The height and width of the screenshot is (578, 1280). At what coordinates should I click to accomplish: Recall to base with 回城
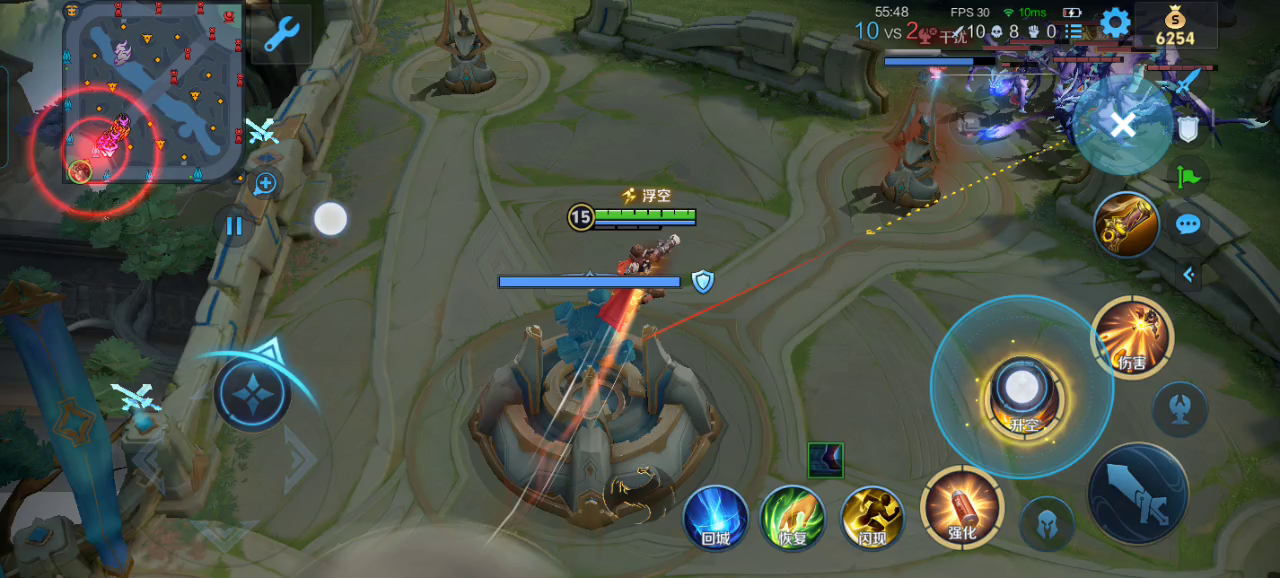716,518
